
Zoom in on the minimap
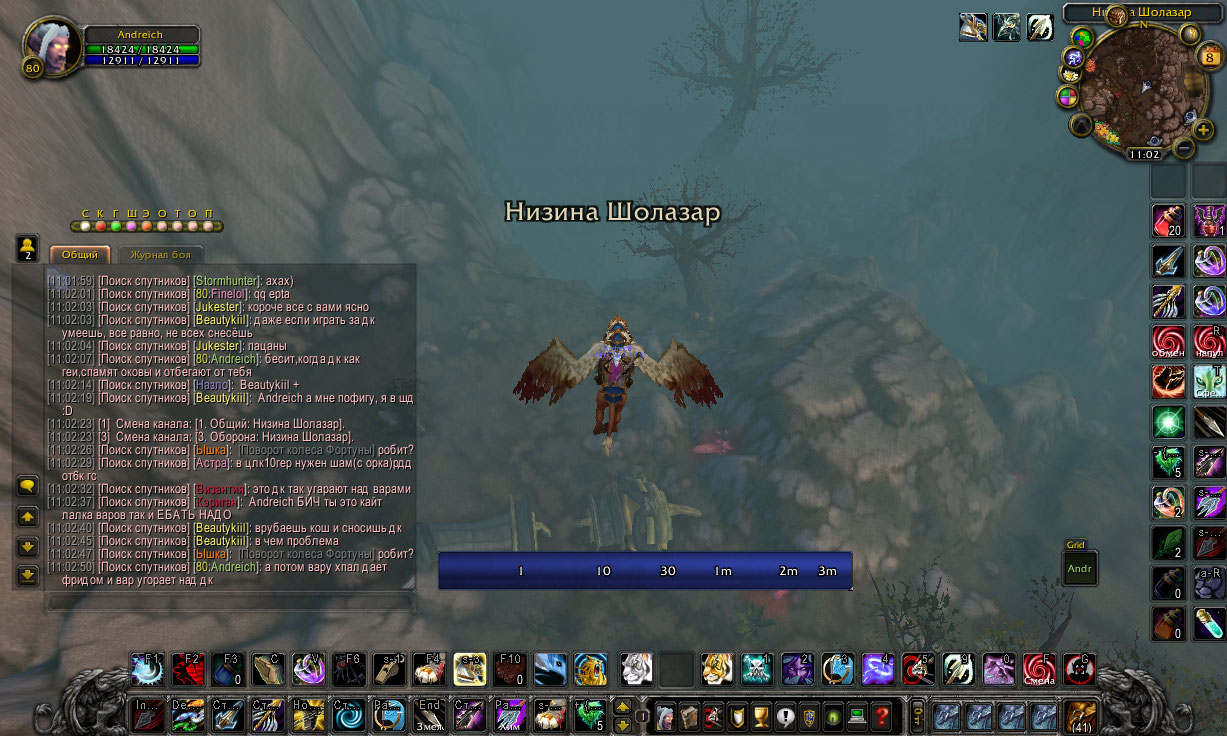(1203, 129)
